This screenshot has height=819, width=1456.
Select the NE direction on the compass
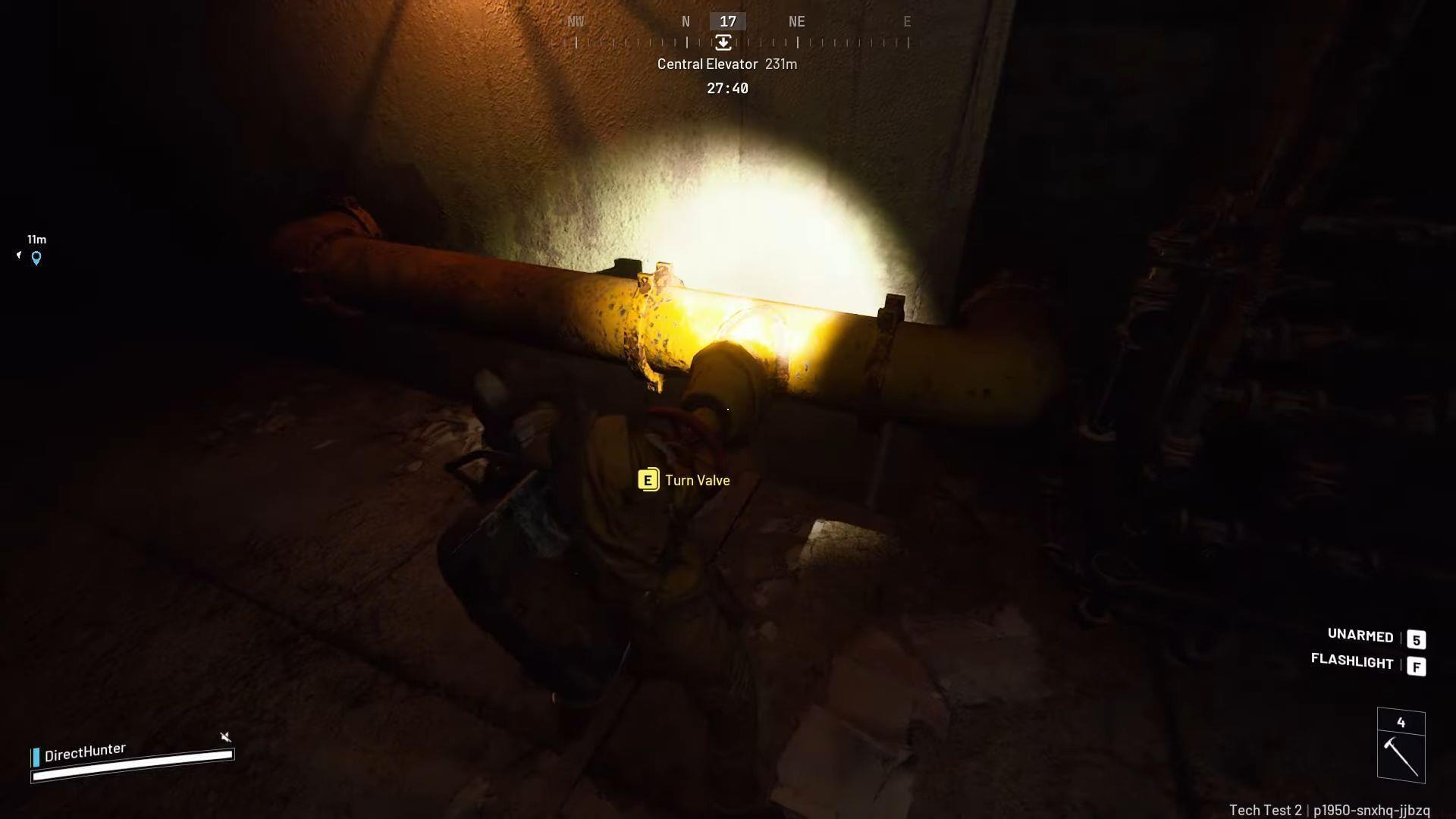point(797,21)
